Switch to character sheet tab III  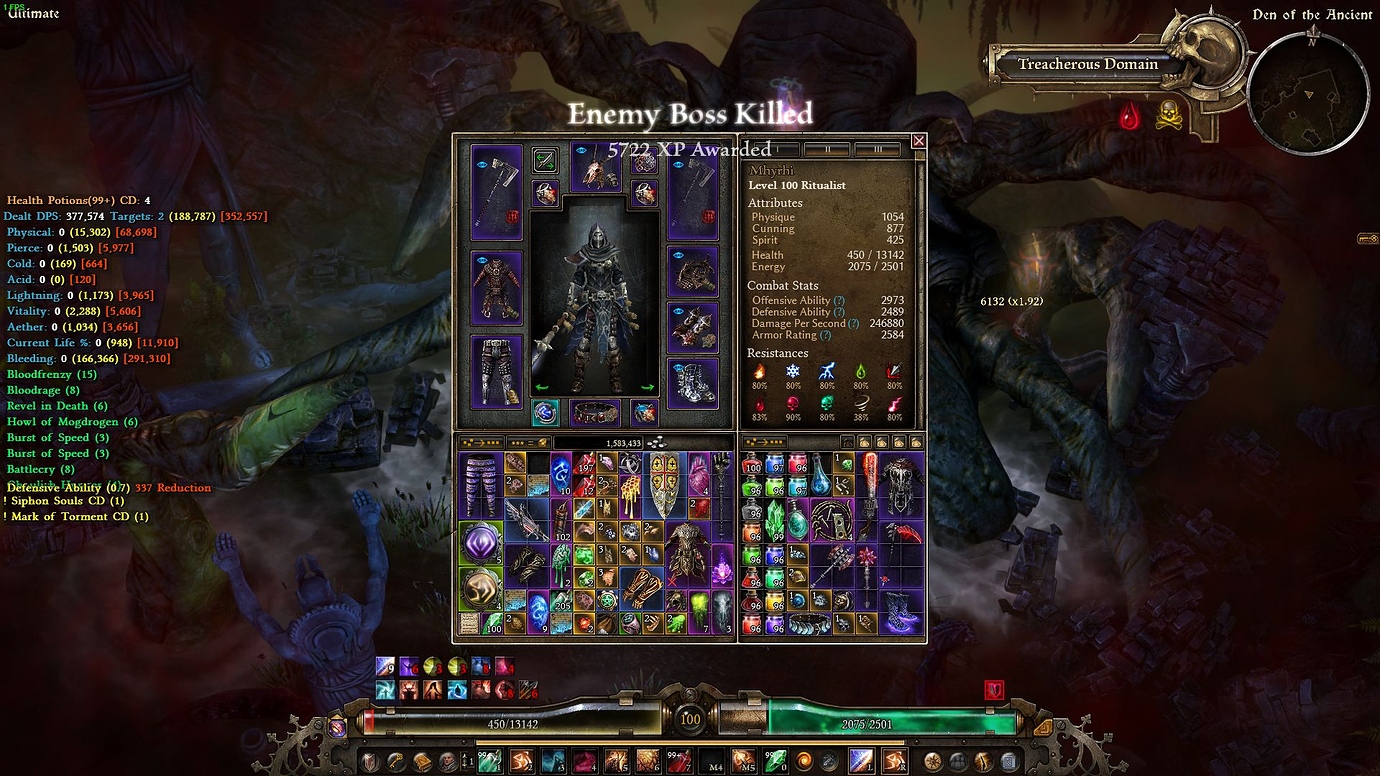pos(878,147)
